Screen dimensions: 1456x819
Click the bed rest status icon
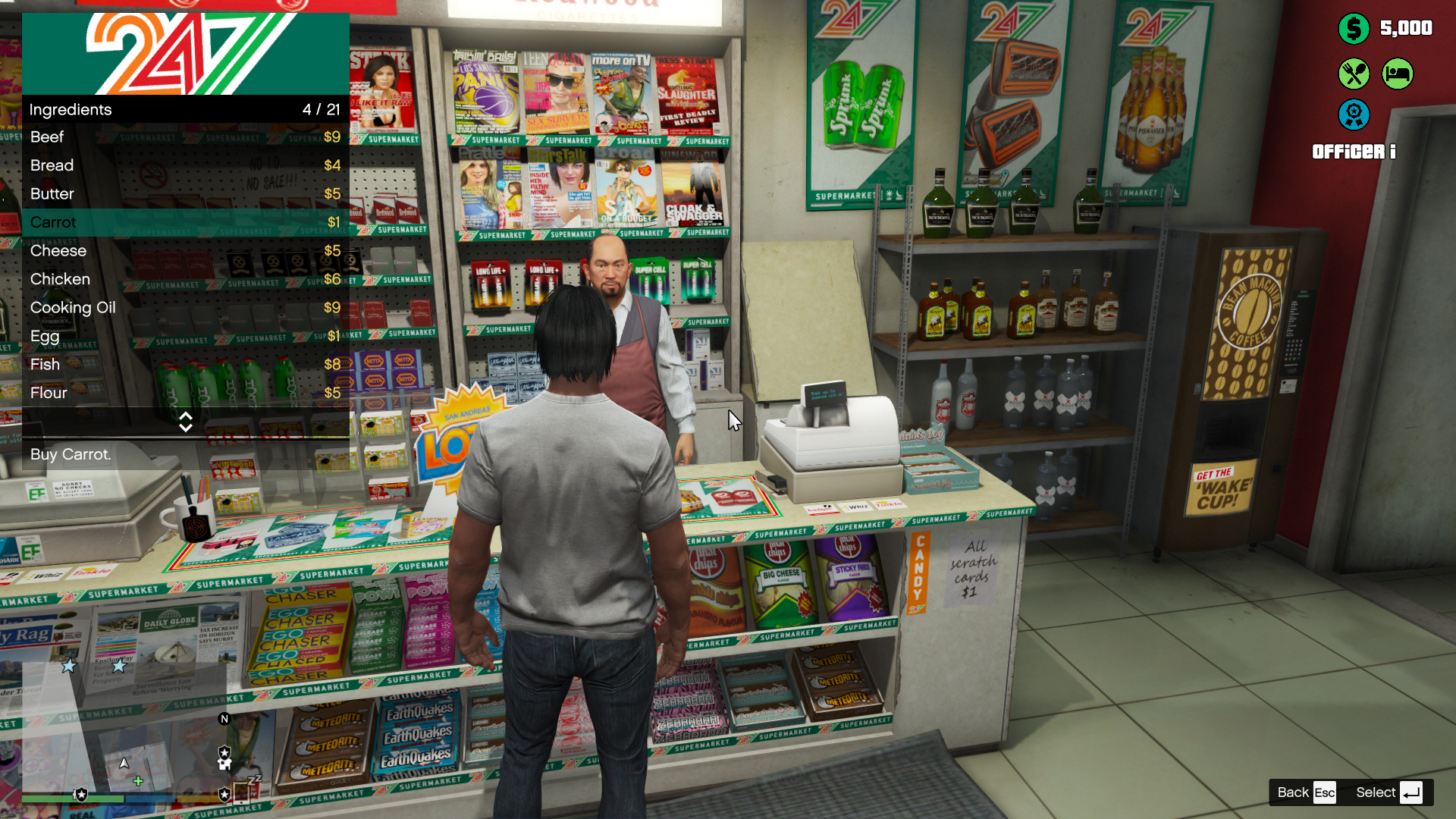[x=1397, y=74]
